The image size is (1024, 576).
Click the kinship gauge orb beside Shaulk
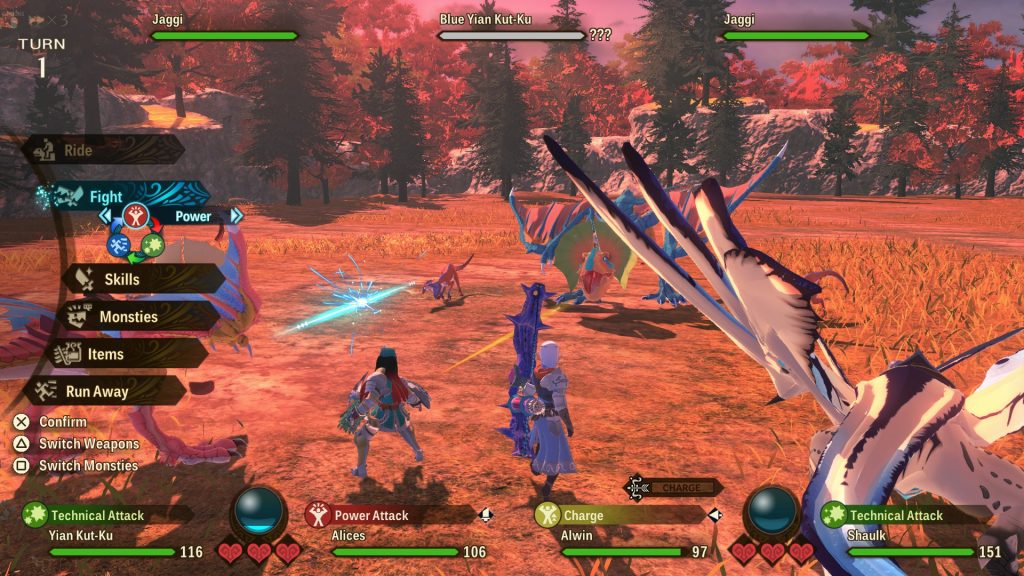point(773,513)
